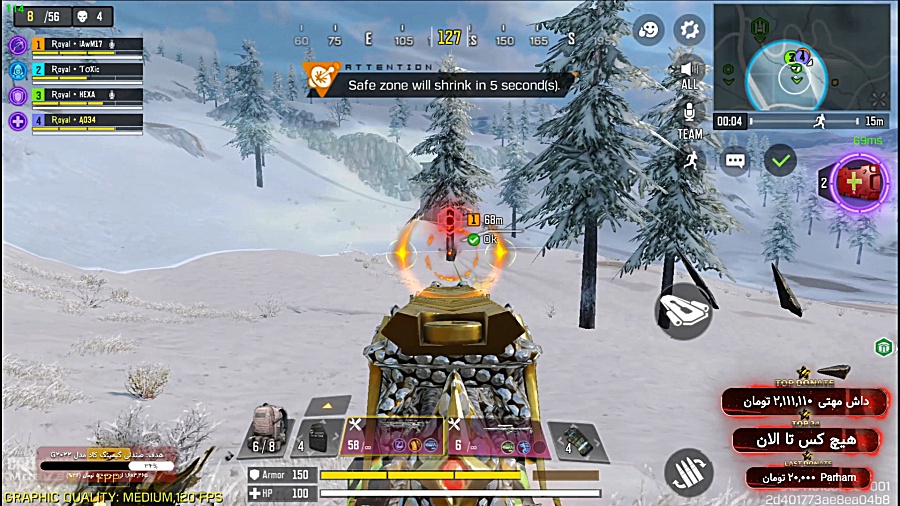Tap the running figure auto-sprint icon

coord(690,159)
